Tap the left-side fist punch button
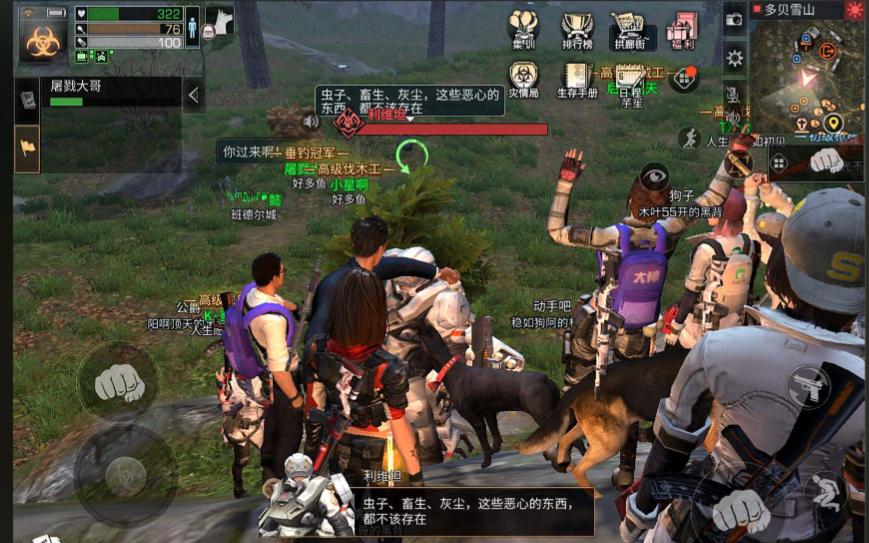869x543 pixels. pos(118,382)
